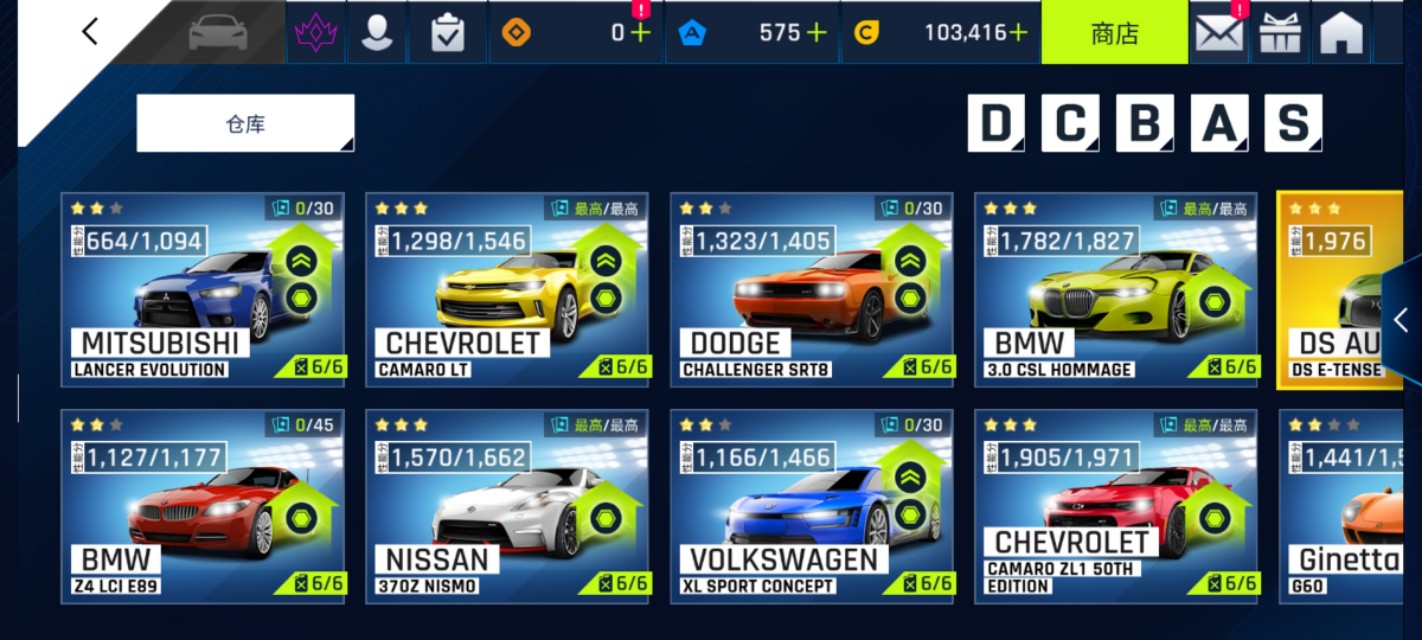Select the Mitsubishi Lancer Evolution card
This screenshot has height=640, width=1422.
pos(203,289)
